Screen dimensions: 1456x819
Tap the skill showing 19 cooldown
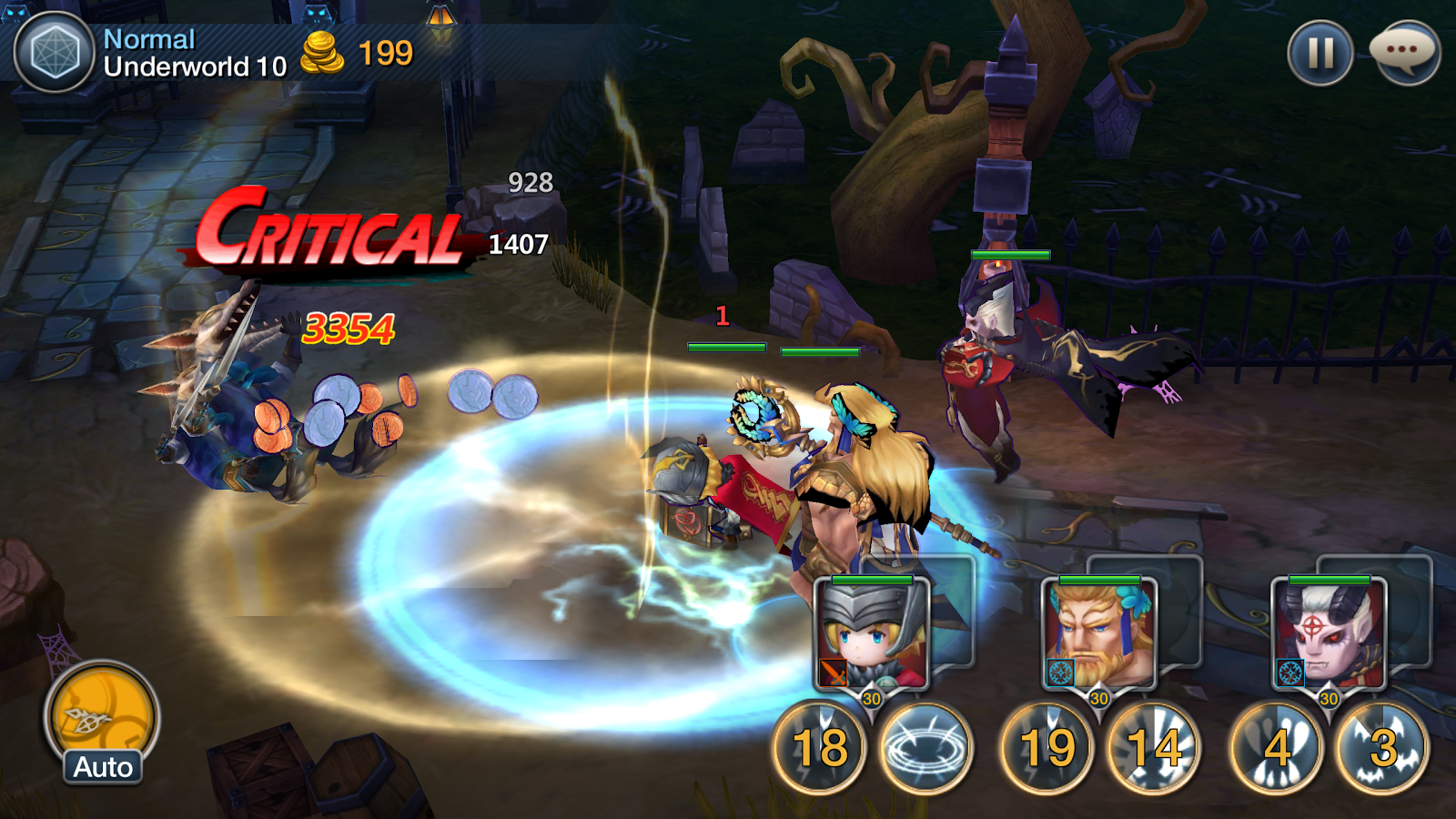pyautogui.click(x=1047, y=748)
